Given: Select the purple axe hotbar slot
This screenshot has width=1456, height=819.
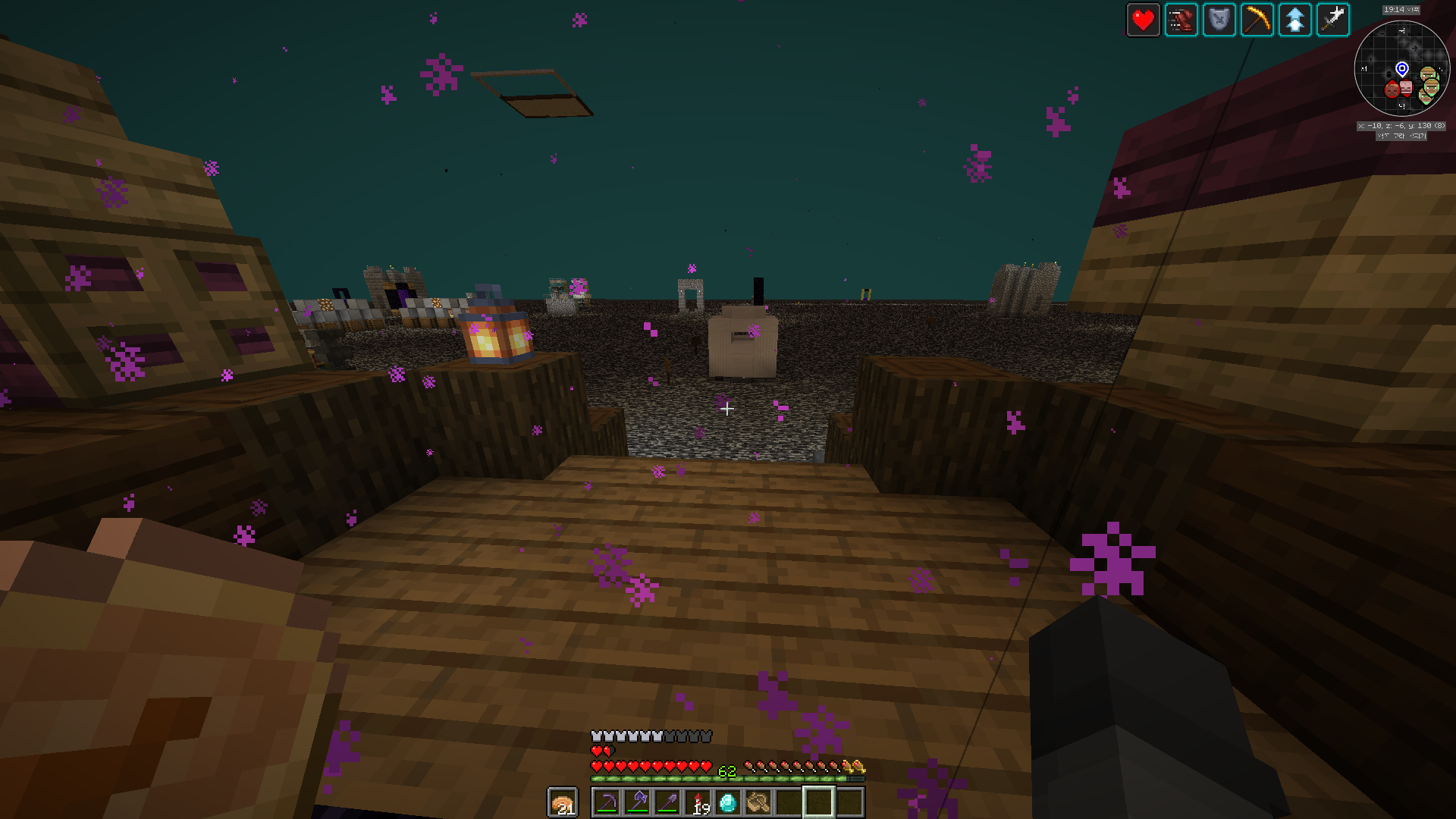Looking at the screenshot, I should pos(637,802).
